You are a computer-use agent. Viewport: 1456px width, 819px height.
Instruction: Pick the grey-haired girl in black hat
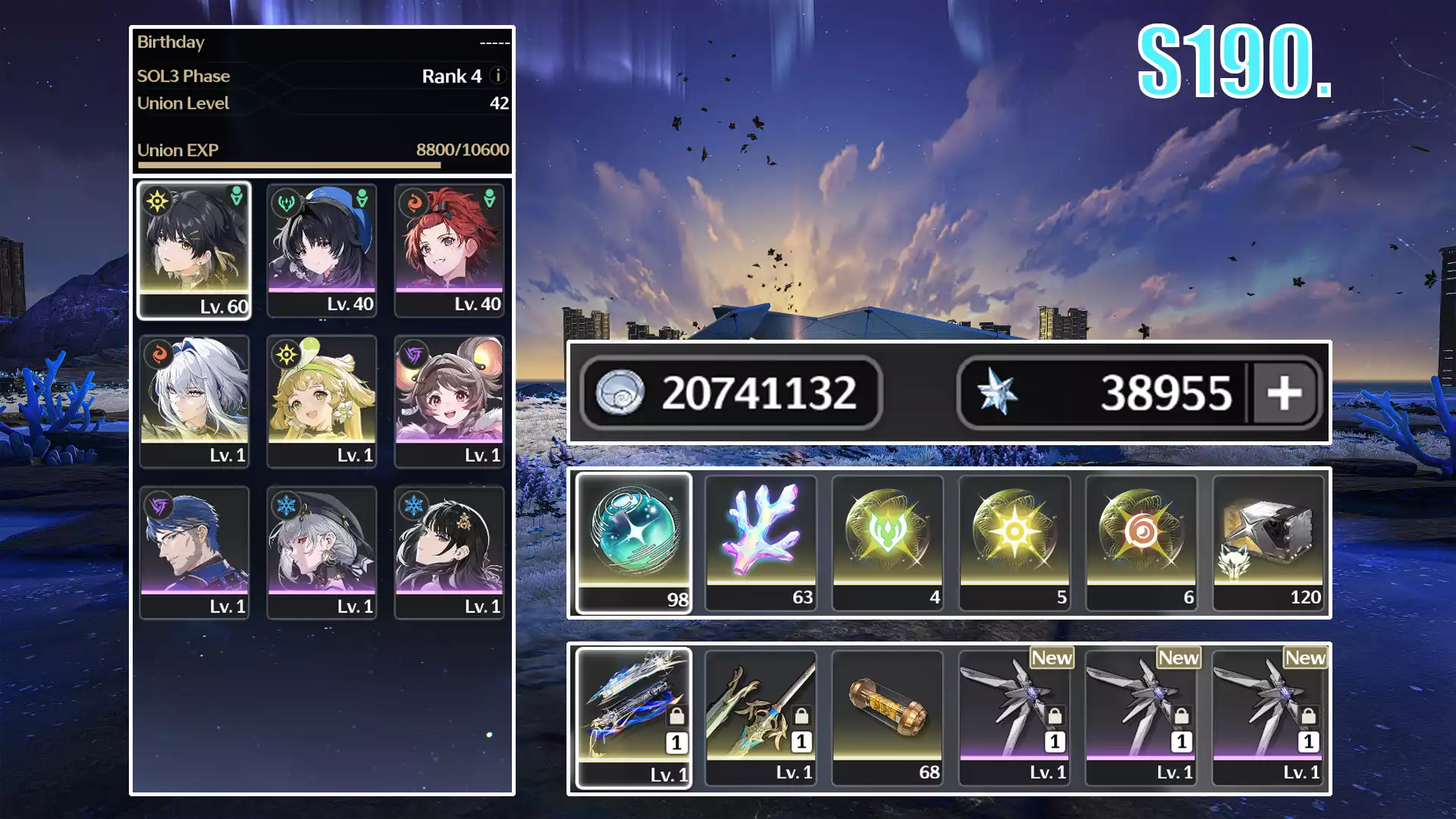[x=322, y=552]
